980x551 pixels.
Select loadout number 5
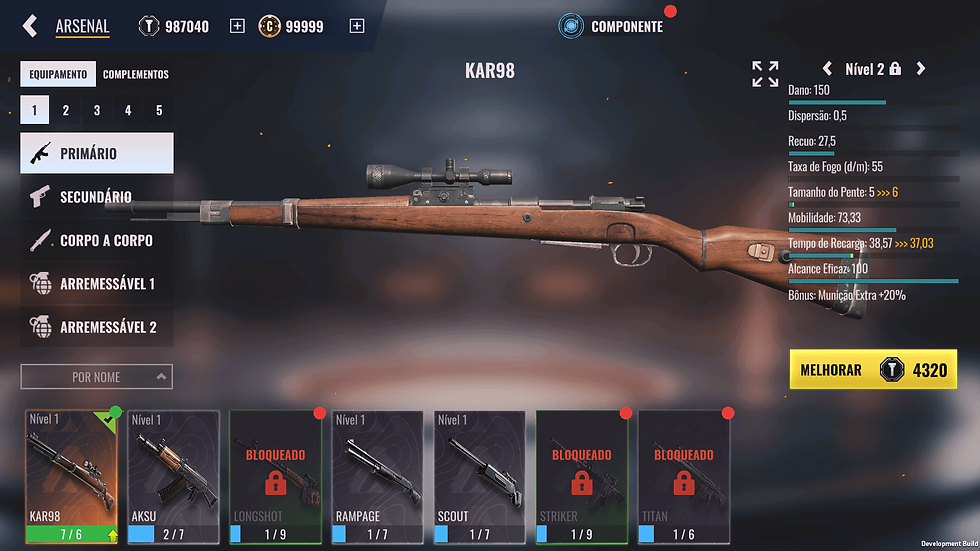(159, 111)
